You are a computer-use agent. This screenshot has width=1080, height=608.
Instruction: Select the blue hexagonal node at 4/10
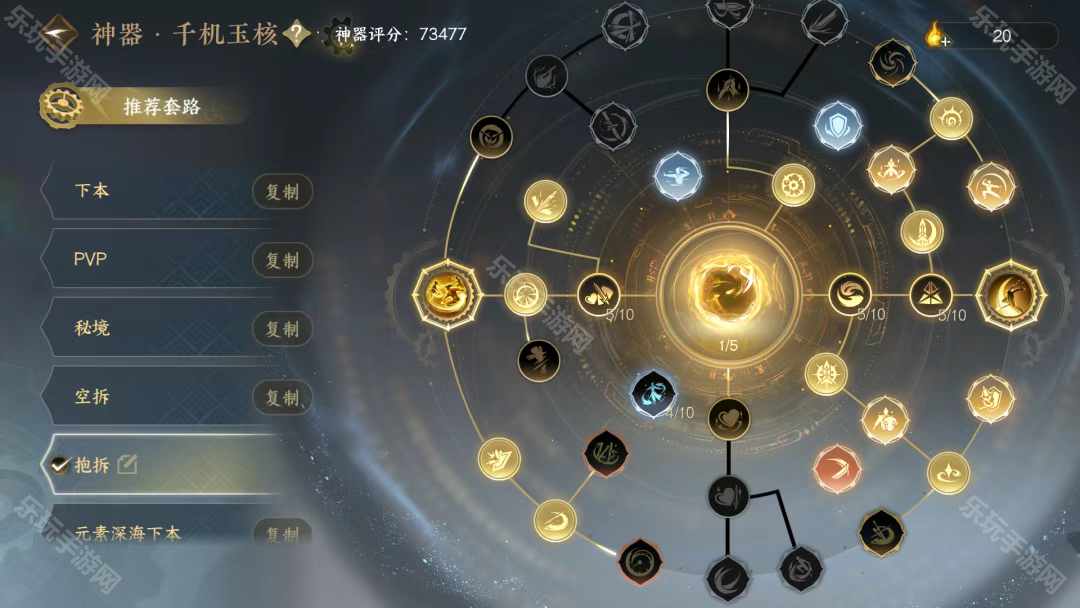tap(655, 393)
